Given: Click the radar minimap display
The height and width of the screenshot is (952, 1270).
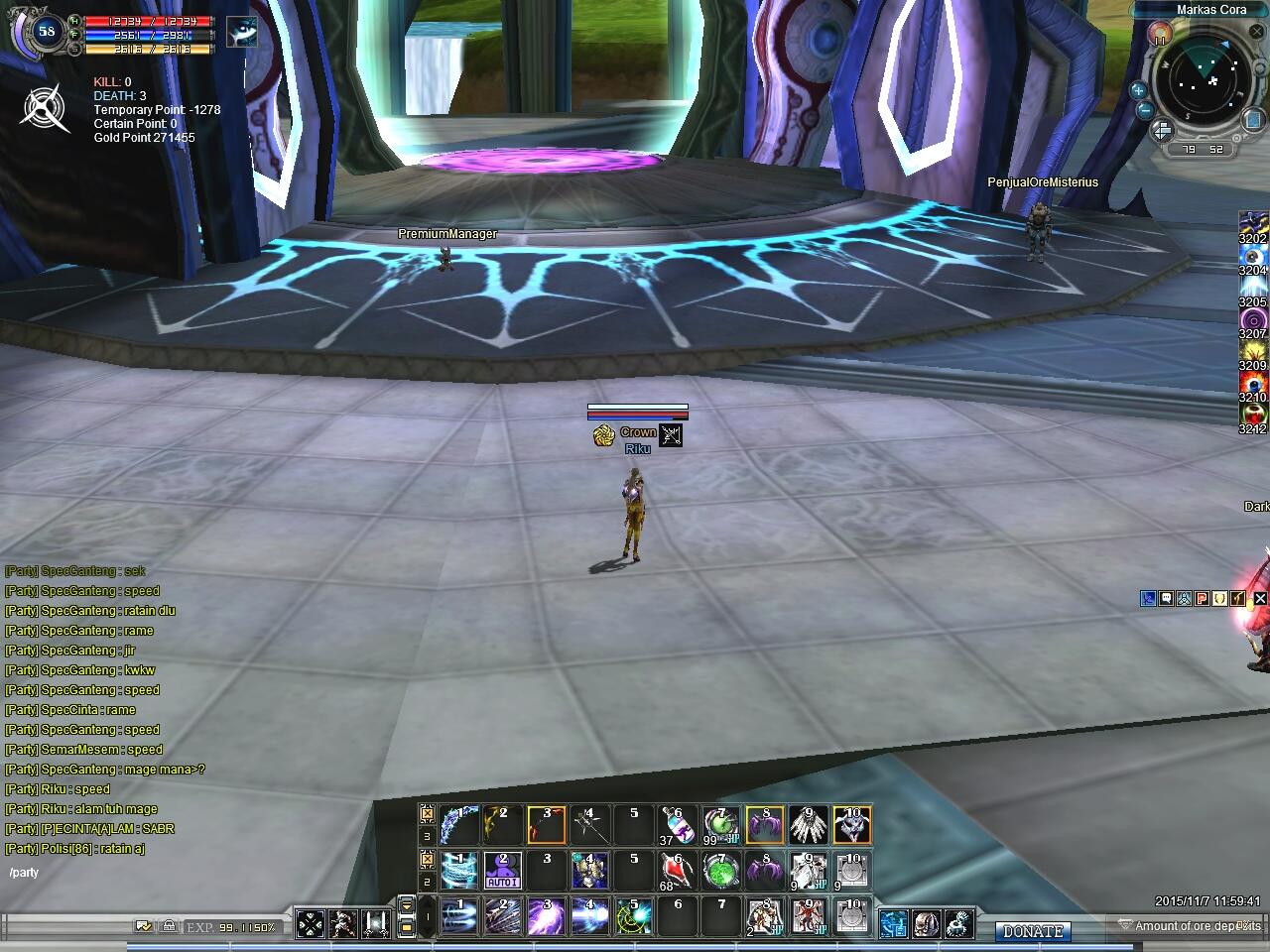Looking at the screenshot, I should pyautogui.click(x=1199, y=84).
